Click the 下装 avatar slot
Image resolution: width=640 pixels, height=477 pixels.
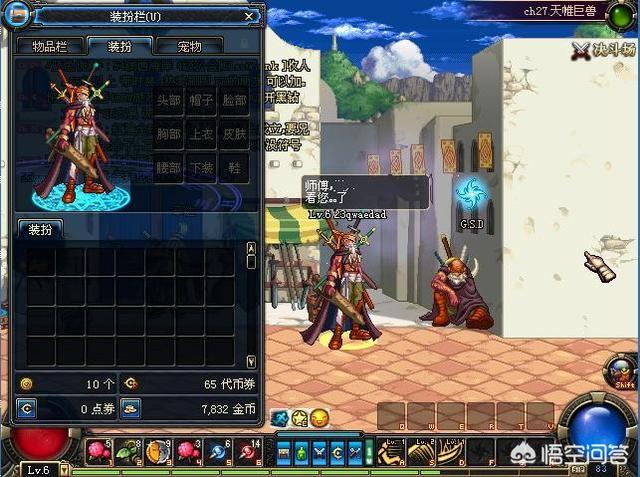pyautogui.click(x=202, y=167)
